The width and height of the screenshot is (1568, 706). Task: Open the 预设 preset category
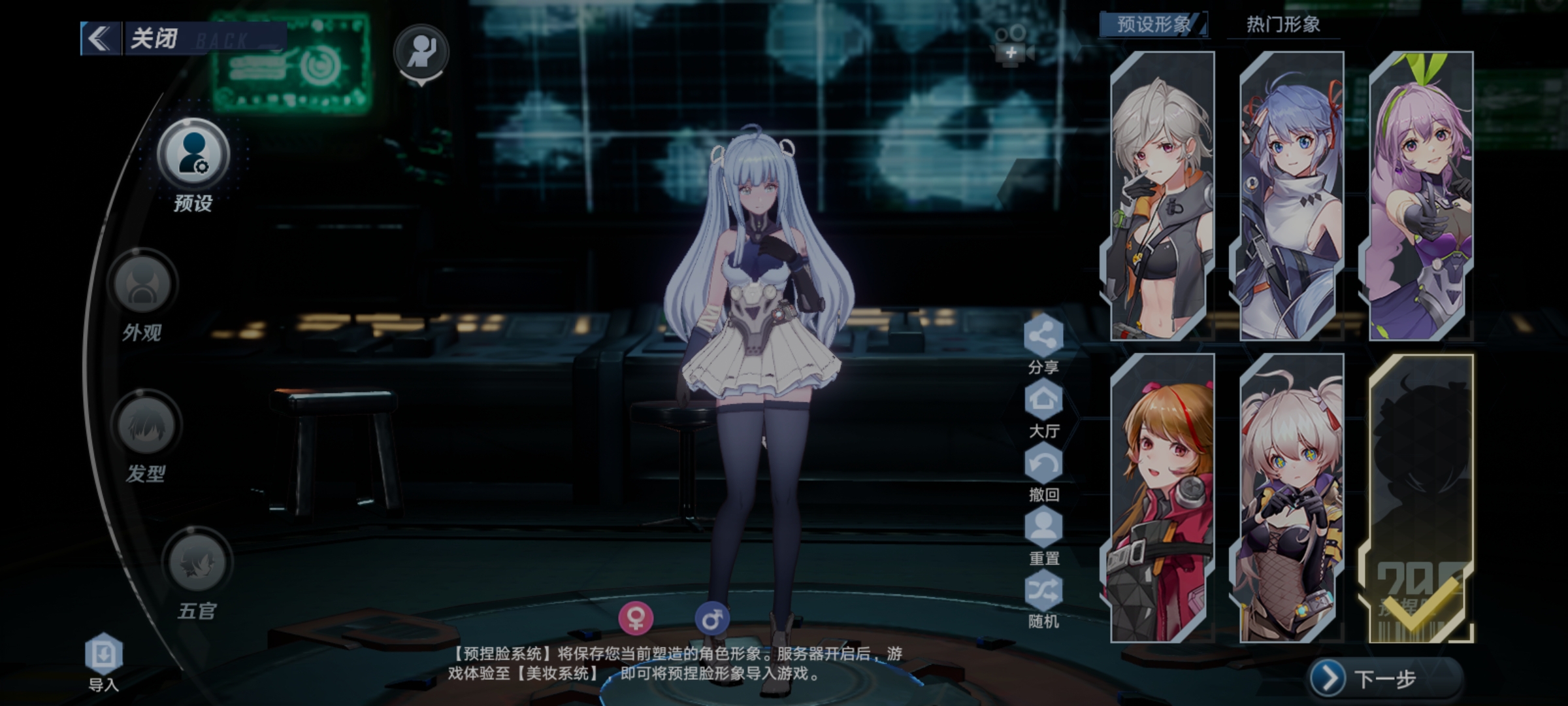click(x=193, y=157)
